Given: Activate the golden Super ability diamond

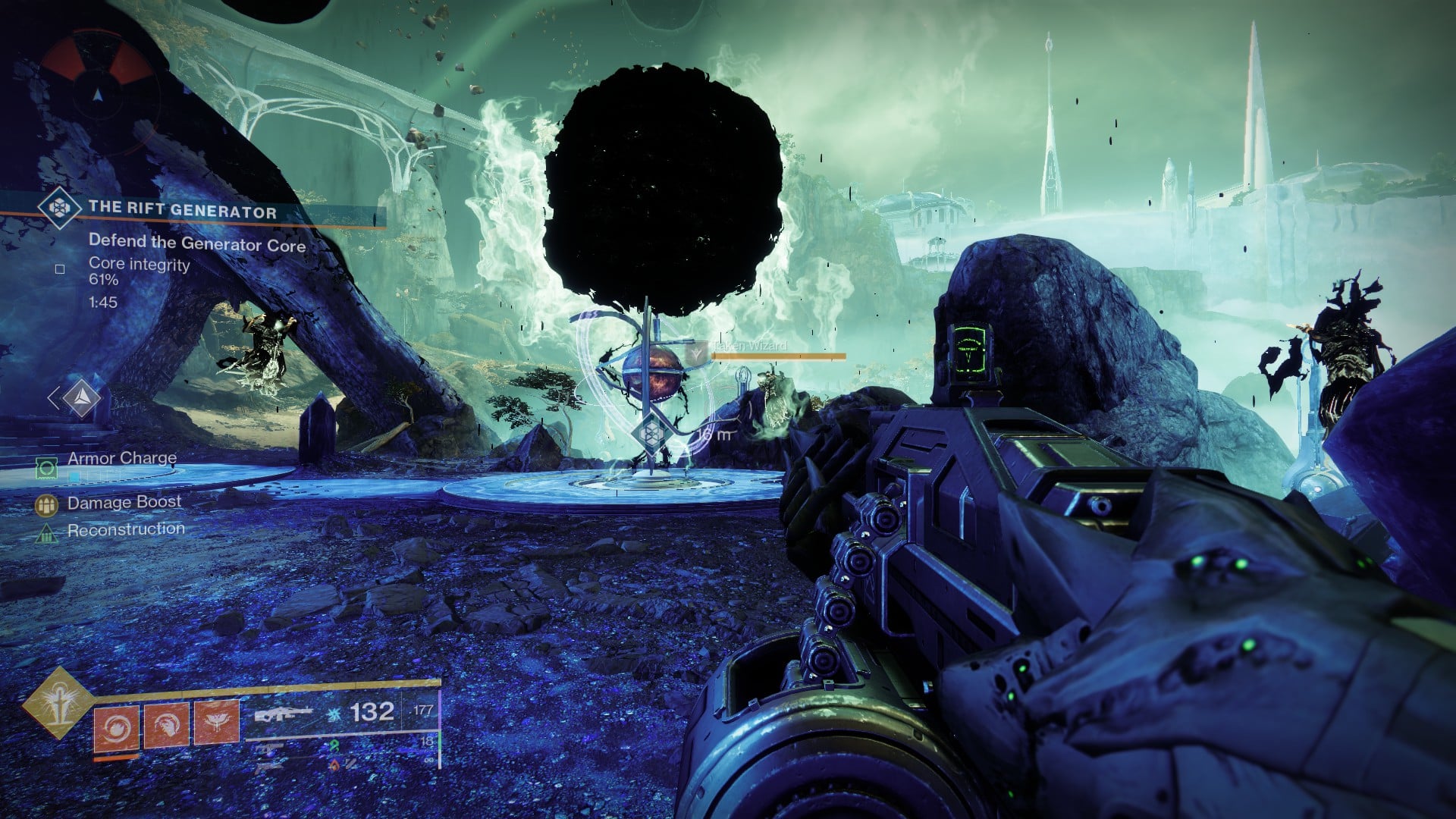Looking at the screenshot, I should click(58, 703).
